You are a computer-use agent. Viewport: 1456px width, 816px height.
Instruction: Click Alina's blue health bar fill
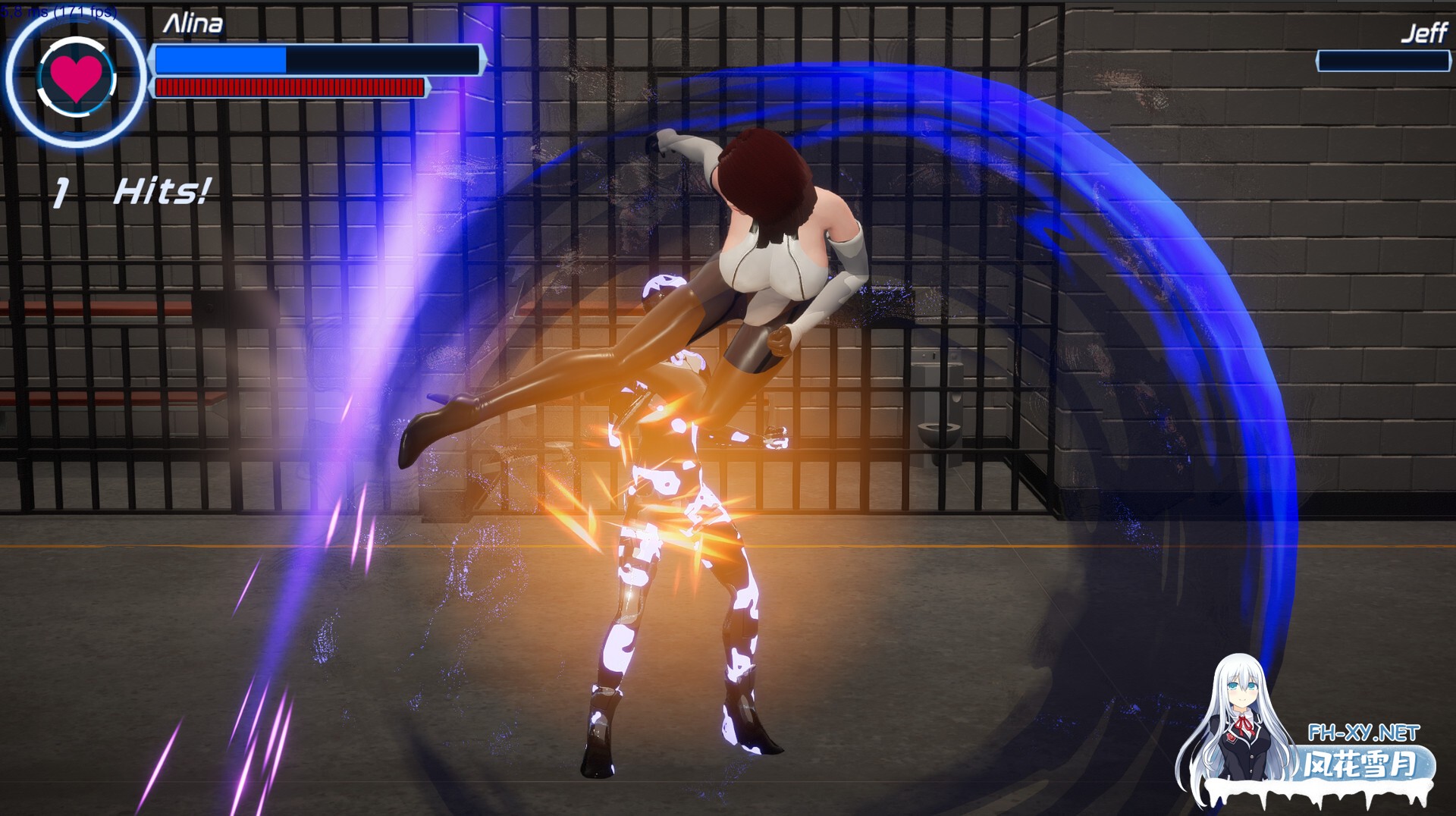click(x=220, y=61)
